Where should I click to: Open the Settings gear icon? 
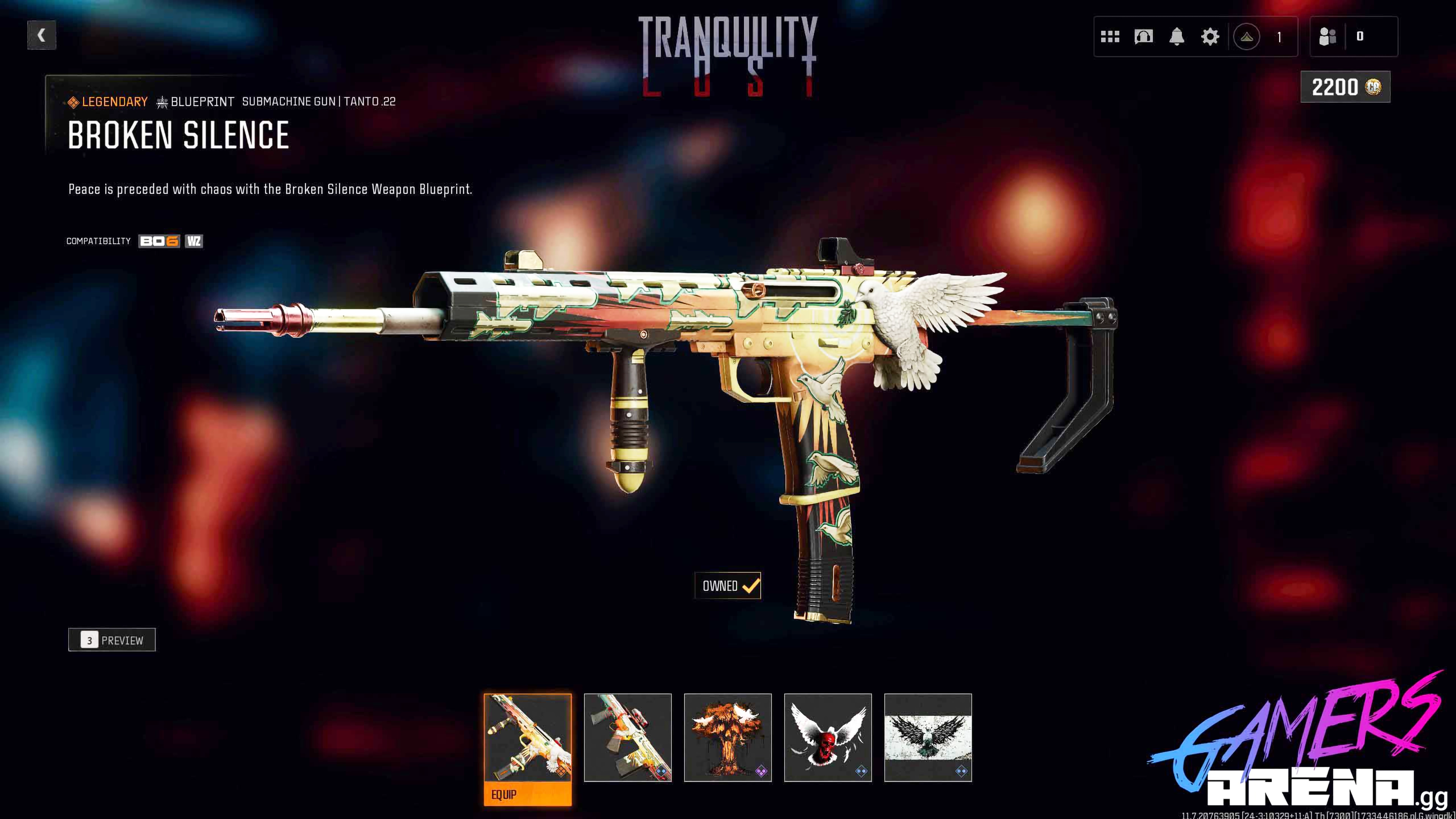(1210, 37)
